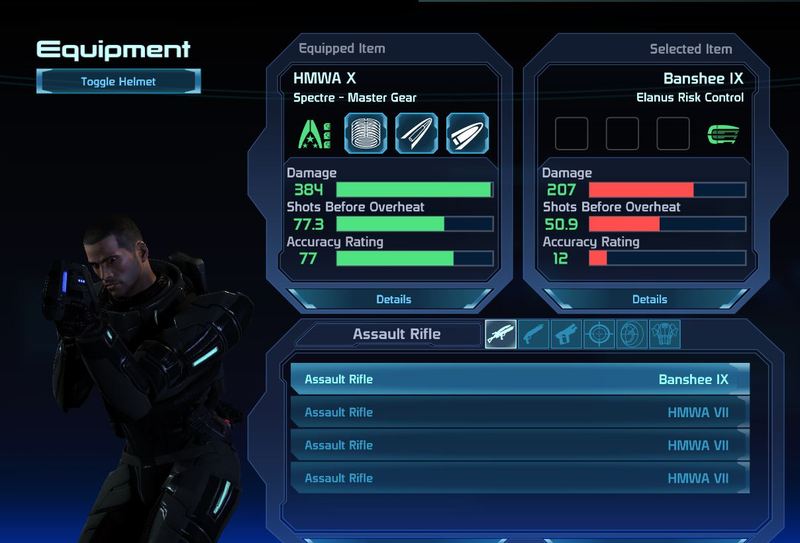Switch to the assault rifle category tab
Viewport: 800px width, 543px height.
[x=501, y=334]
